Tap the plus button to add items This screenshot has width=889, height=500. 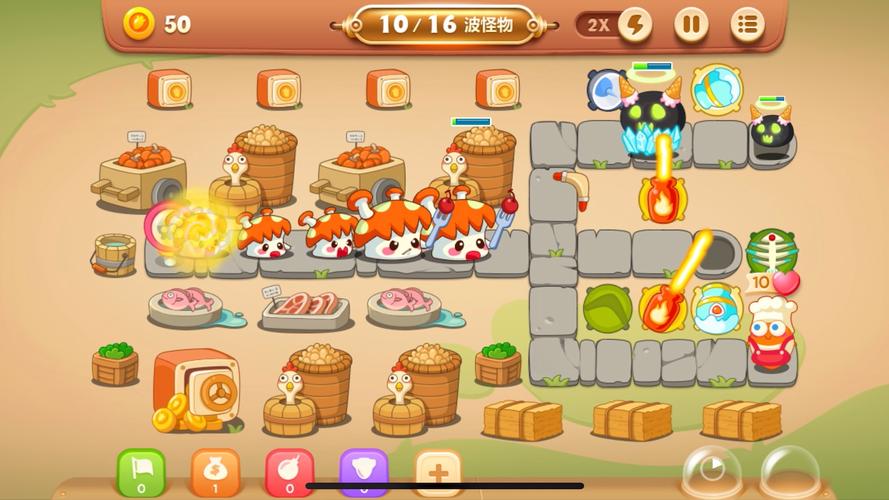(437, 471)
